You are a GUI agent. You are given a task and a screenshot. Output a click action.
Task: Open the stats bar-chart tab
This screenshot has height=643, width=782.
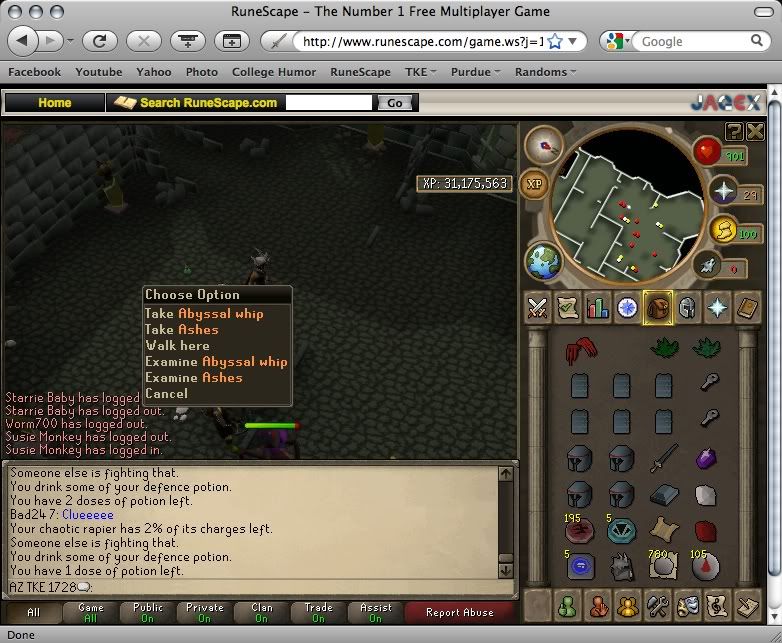(598, 308)
